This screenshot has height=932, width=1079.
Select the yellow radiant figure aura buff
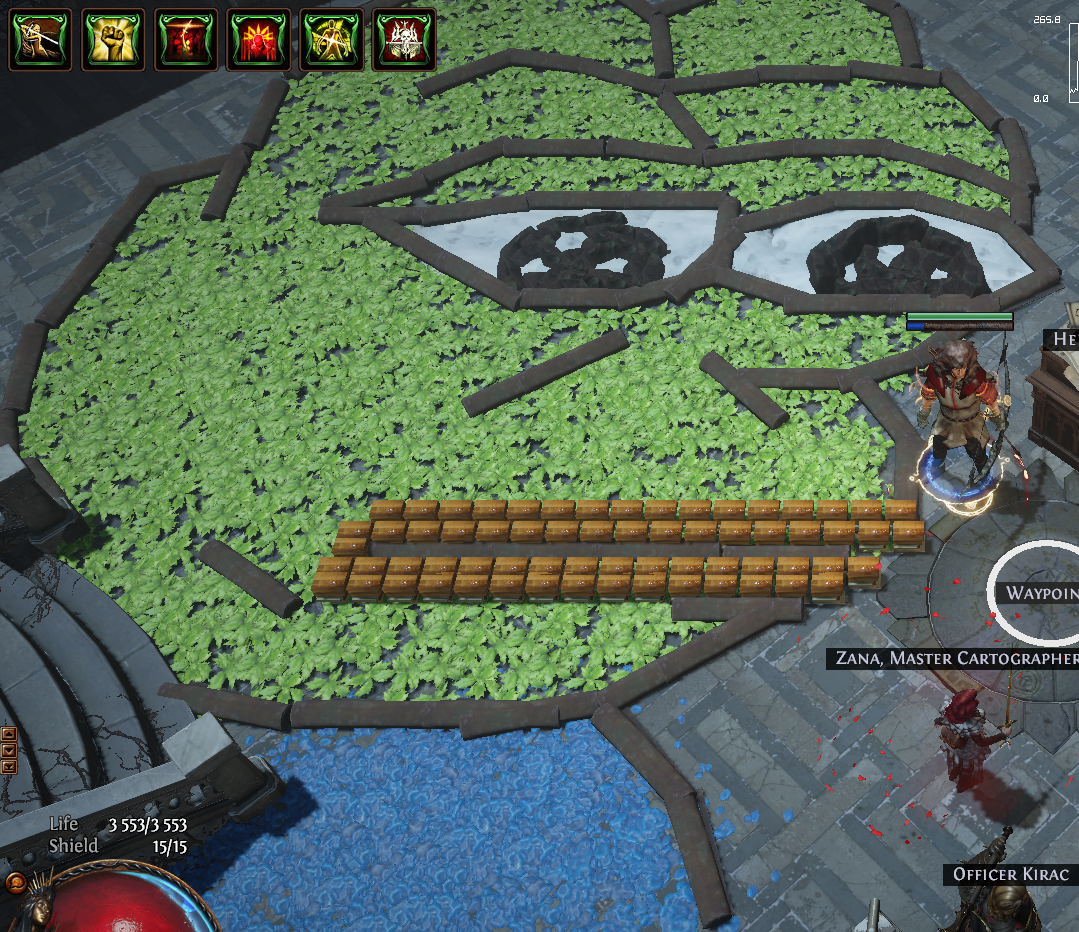(332, 40)
